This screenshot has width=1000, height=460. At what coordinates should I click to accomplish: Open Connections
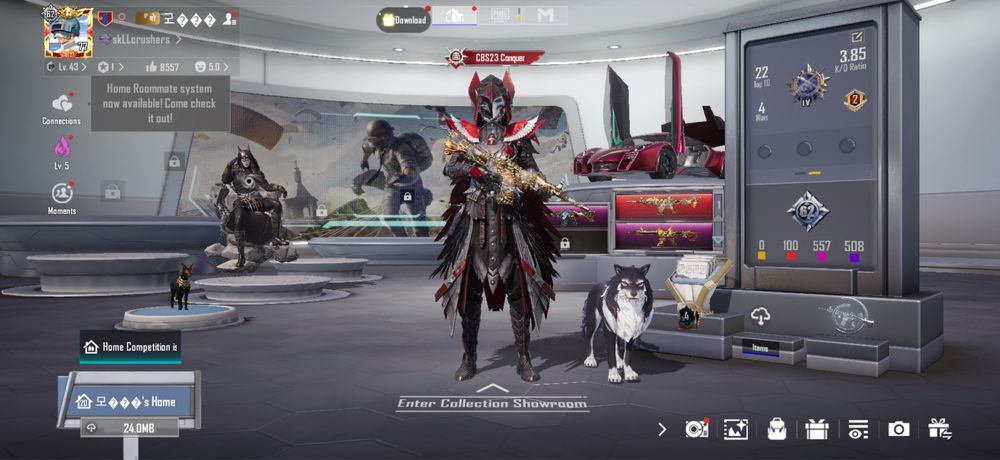point(62,108)
